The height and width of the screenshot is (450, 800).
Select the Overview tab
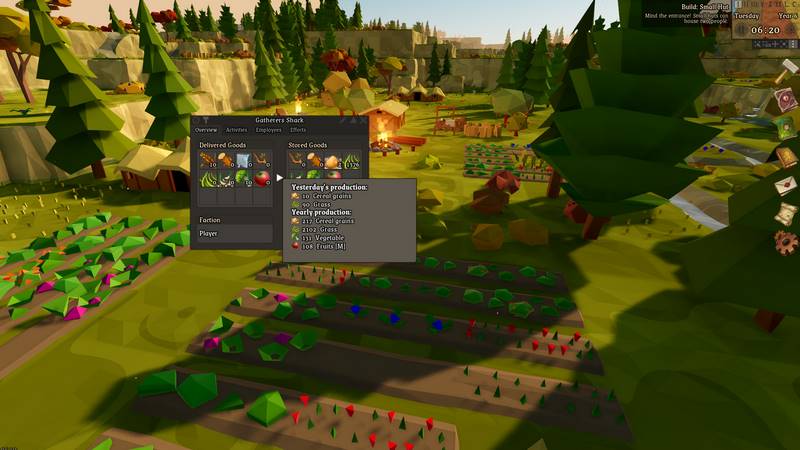[x=206, y=130]
